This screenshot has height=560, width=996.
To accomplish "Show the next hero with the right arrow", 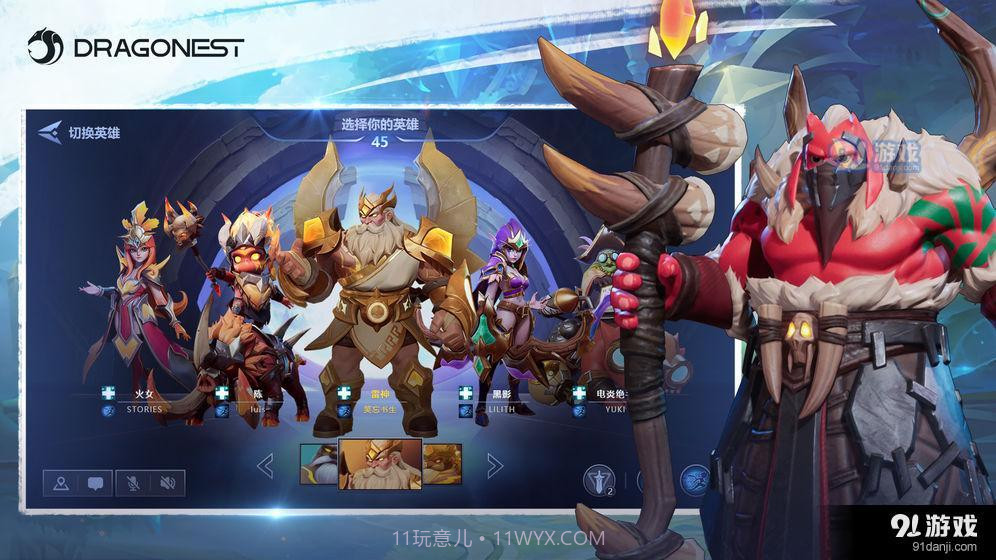I will [x=494, y=465].
